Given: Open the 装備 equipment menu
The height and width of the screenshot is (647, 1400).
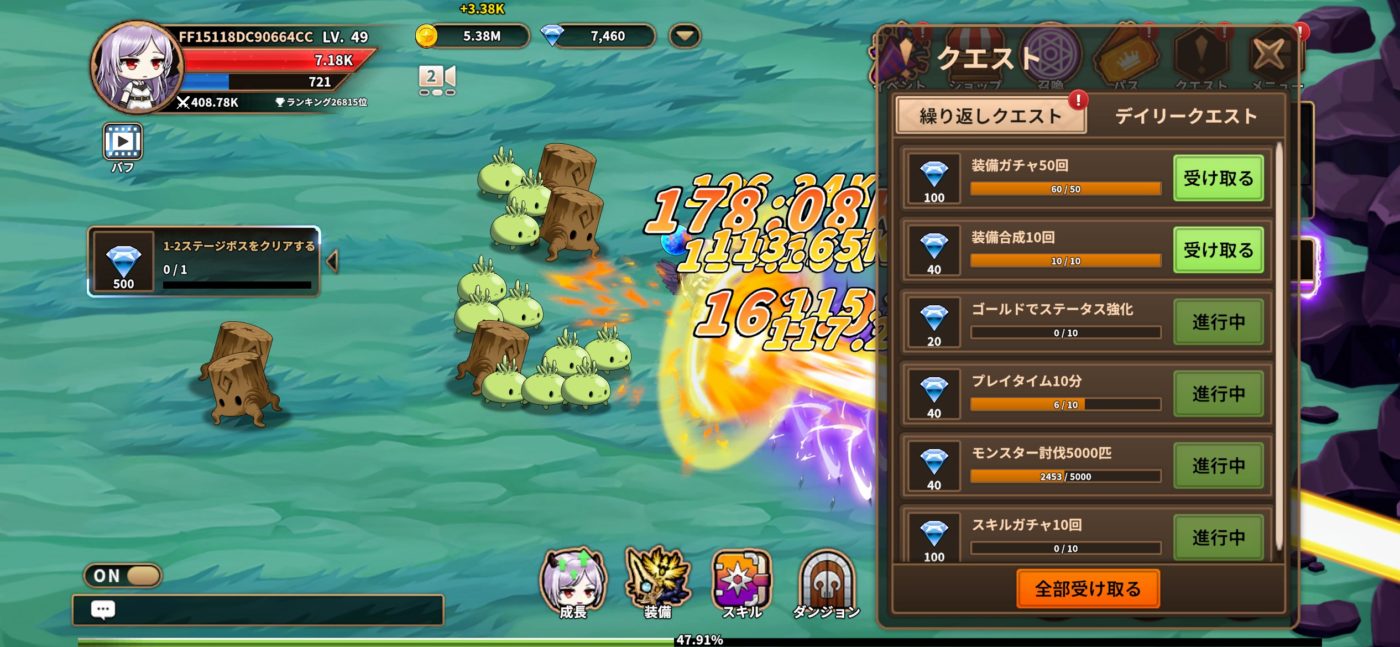Looking at the screenshot, I should point(657,581).
